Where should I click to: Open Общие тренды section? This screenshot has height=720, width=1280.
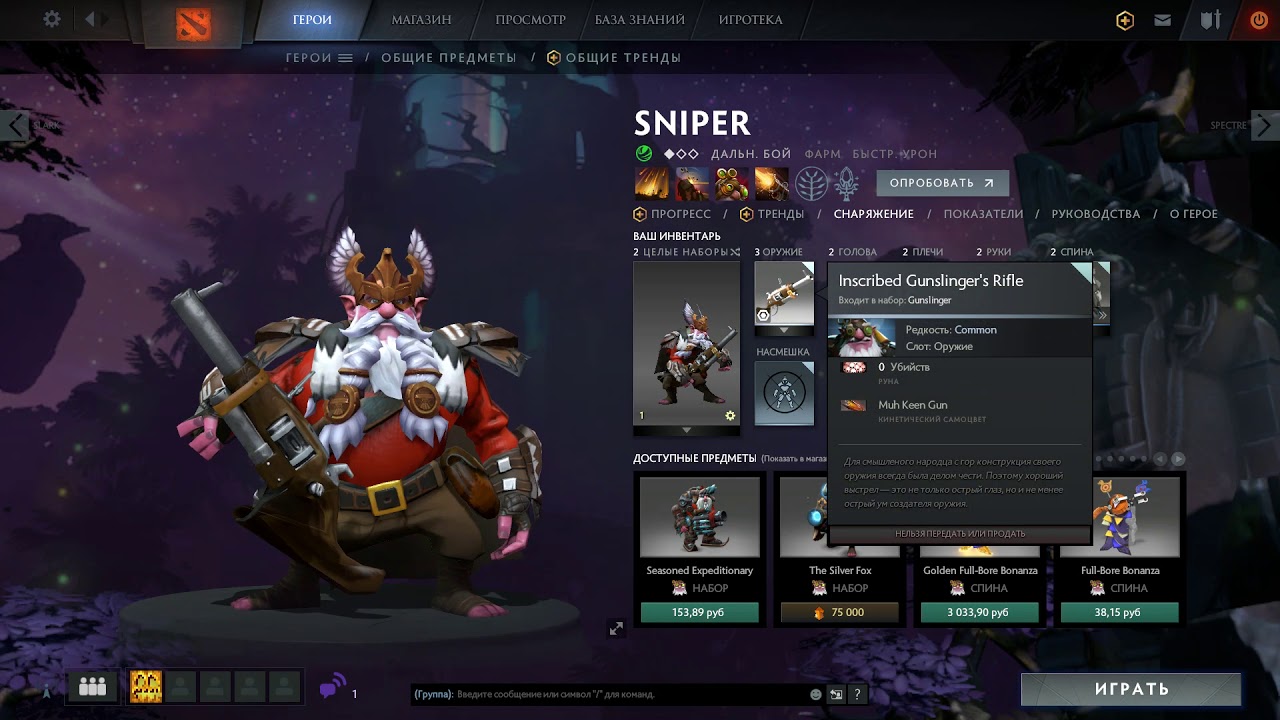click(x=622, y=58)
